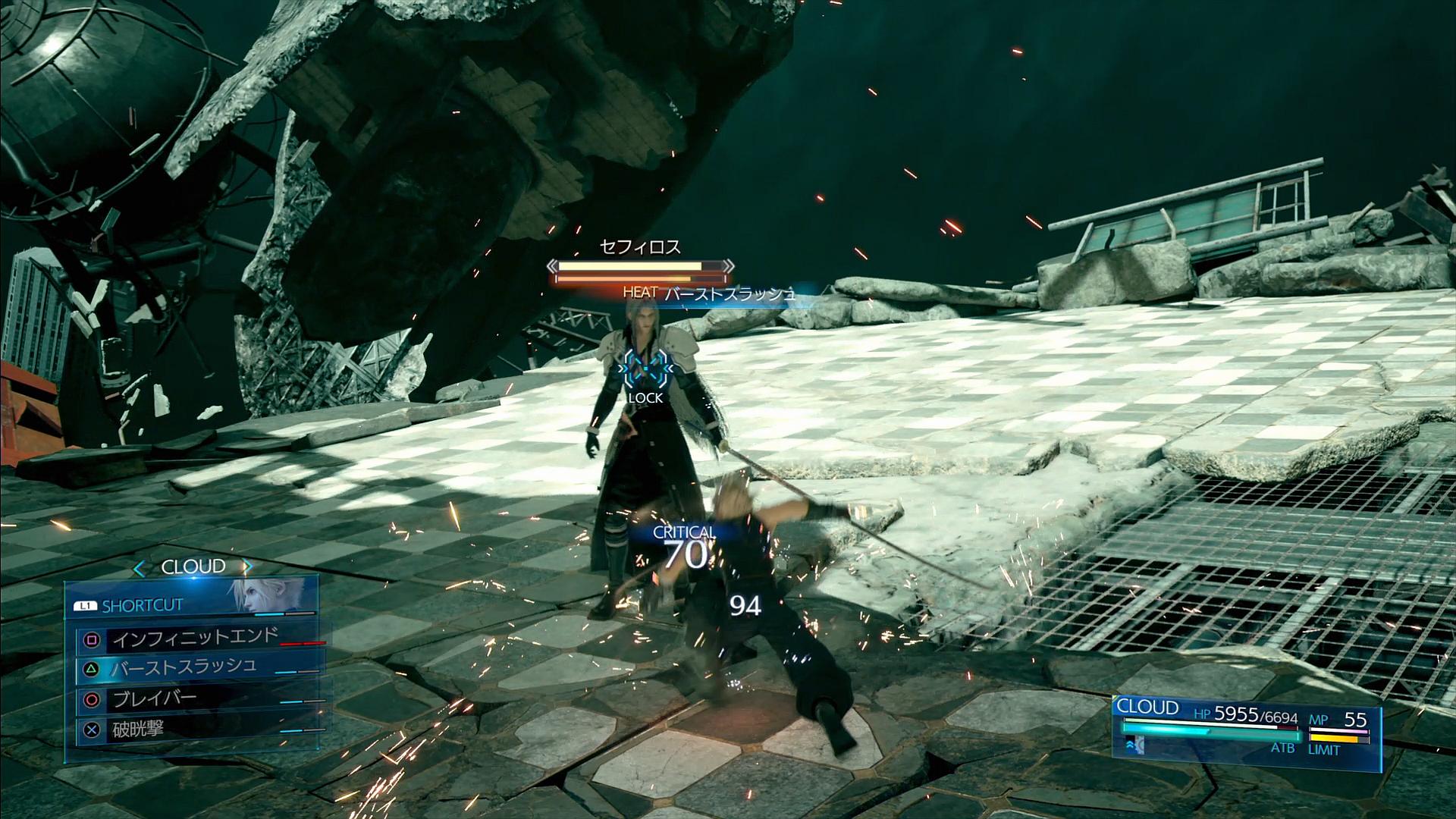Click the right arrow beside CLOUD's name
The height and width of the screenshot is (819, 1456).
pyautogui.click(x=247, y=567)
